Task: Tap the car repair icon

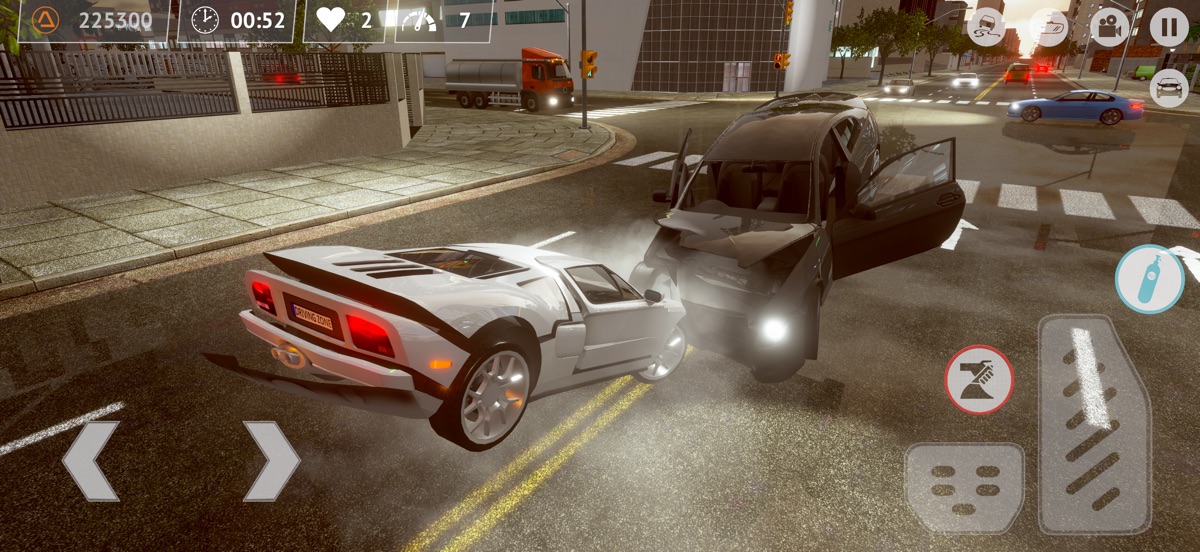Action: (x=1168, y=88)
